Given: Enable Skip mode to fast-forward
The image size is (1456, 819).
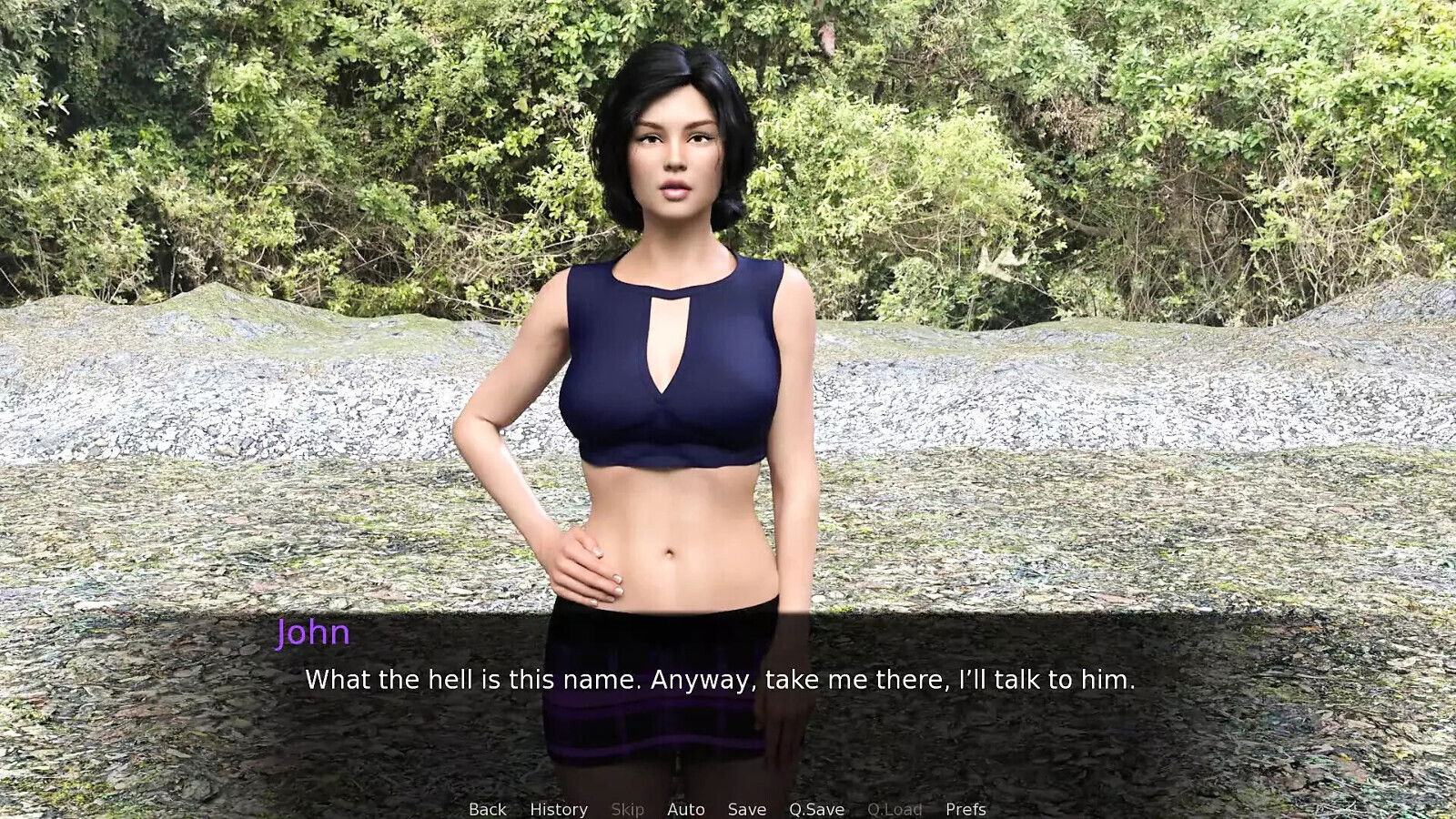Looking at the screenshot, I should click(627, 808).
